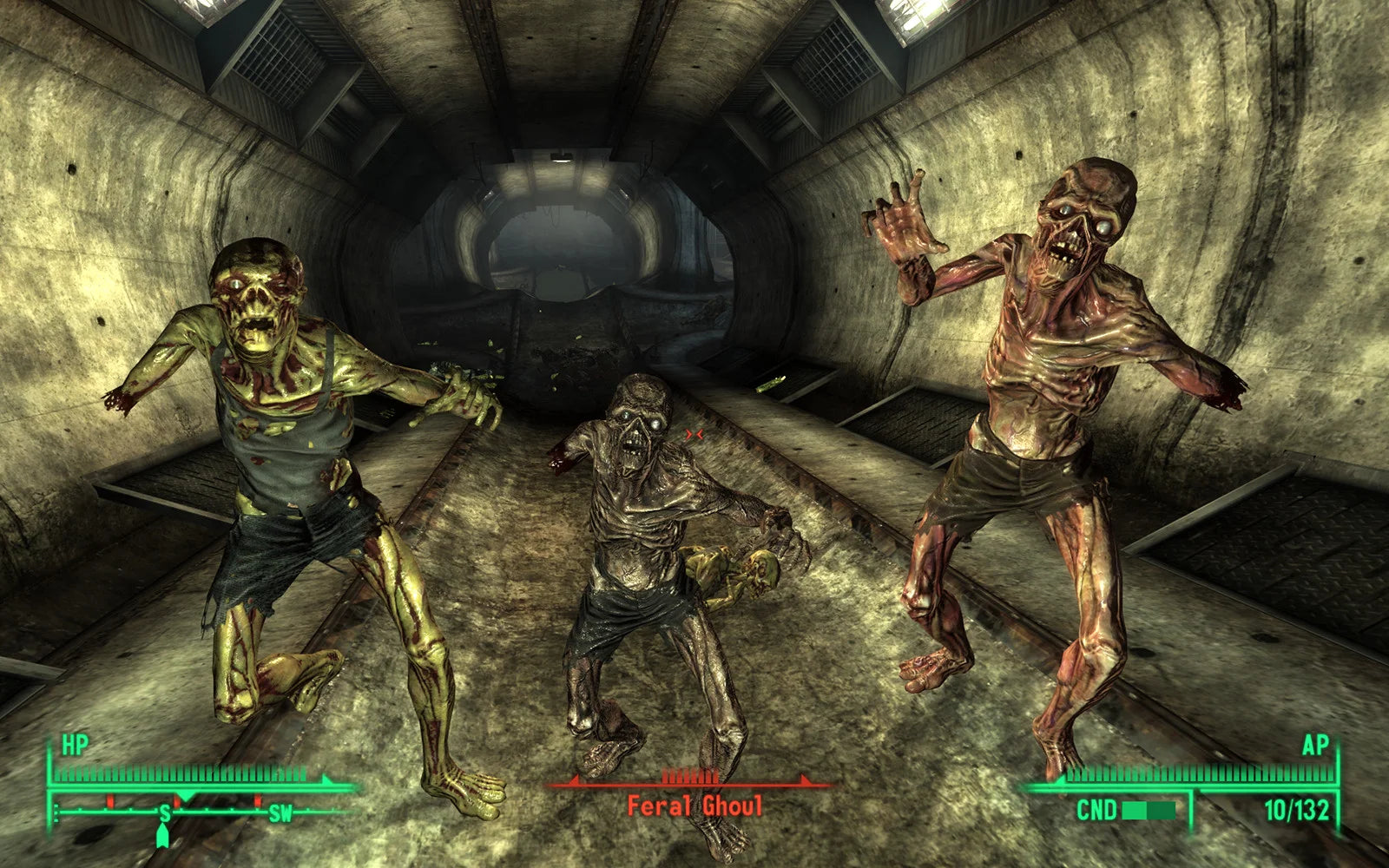This screenshot has height=868, width=1389.
Task: Click the ammo counter showing 10/132
Action: coord(1297,810)
